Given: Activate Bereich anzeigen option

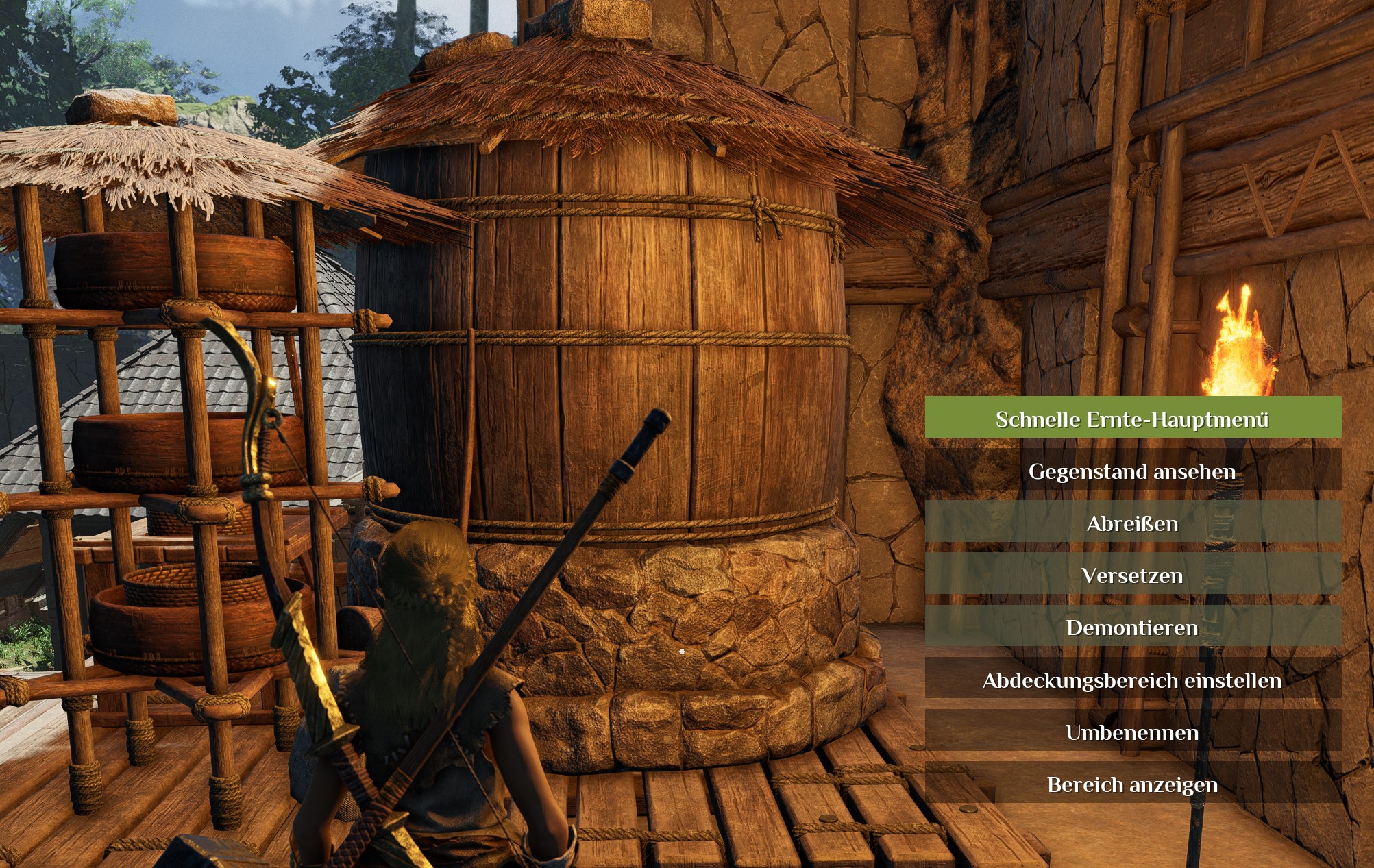Looking at the screenshot, I should pos(1132,784).
